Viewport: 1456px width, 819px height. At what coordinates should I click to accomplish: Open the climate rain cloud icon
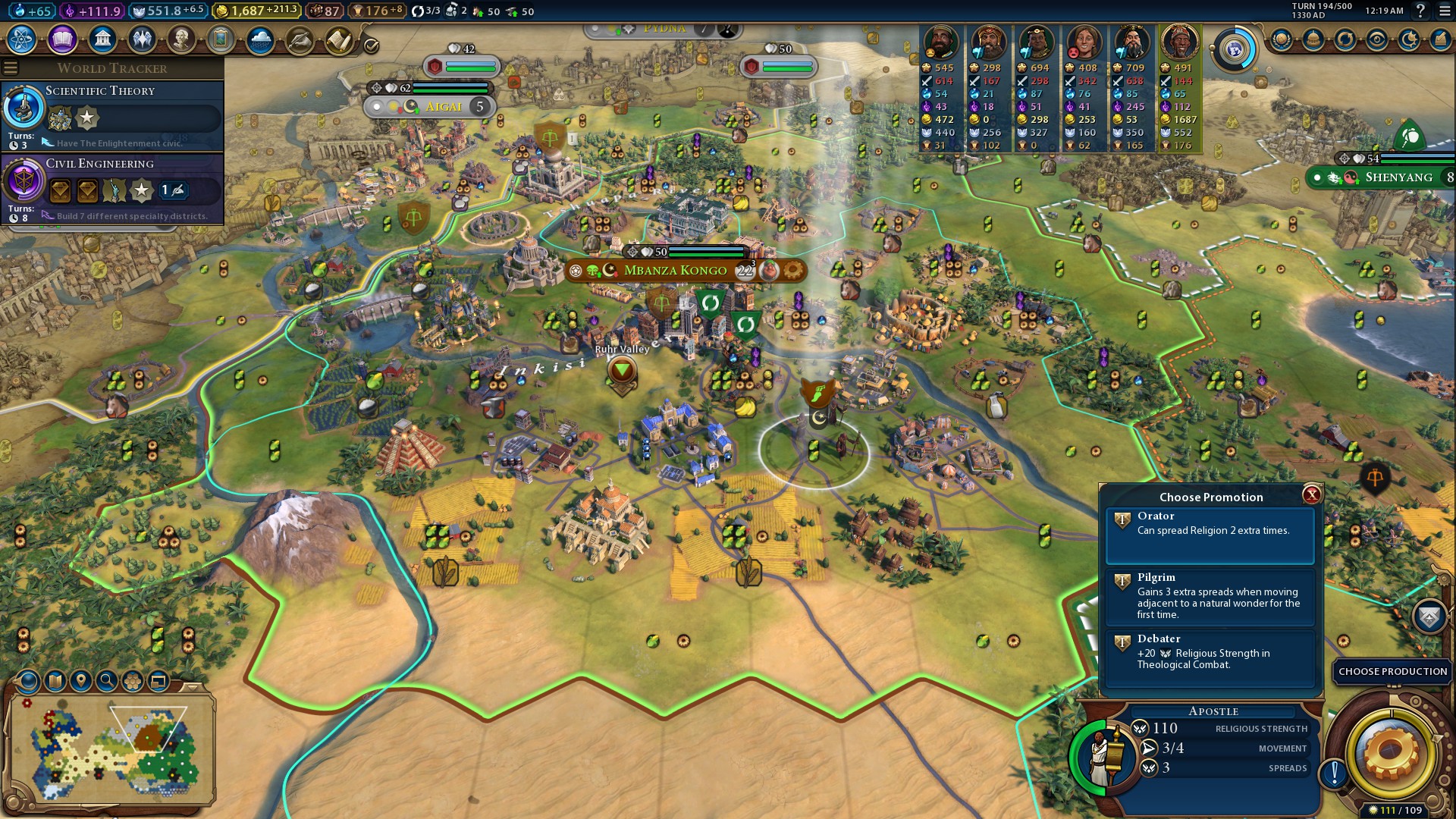pos(260,39)
